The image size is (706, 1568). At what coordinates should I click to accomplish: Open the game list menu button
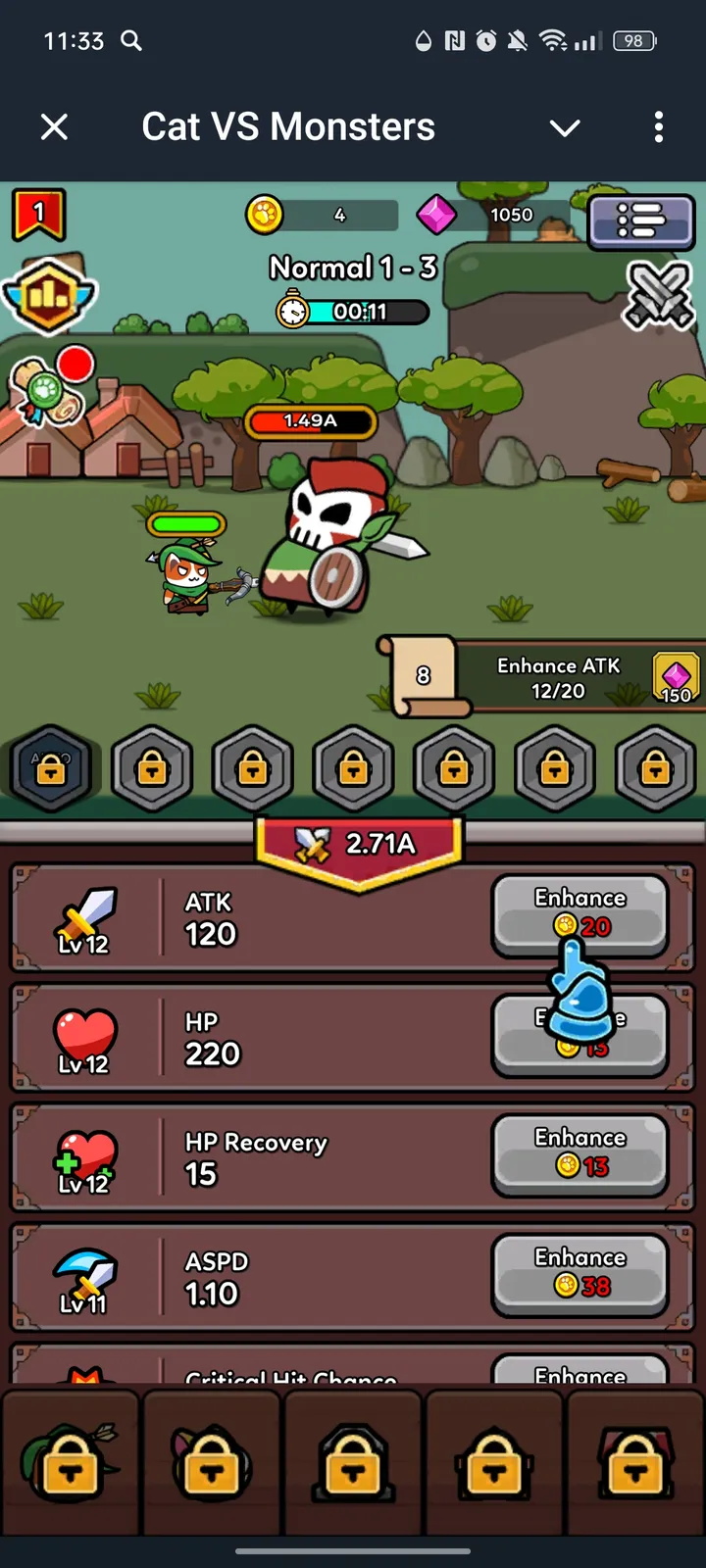coord(641,220)
